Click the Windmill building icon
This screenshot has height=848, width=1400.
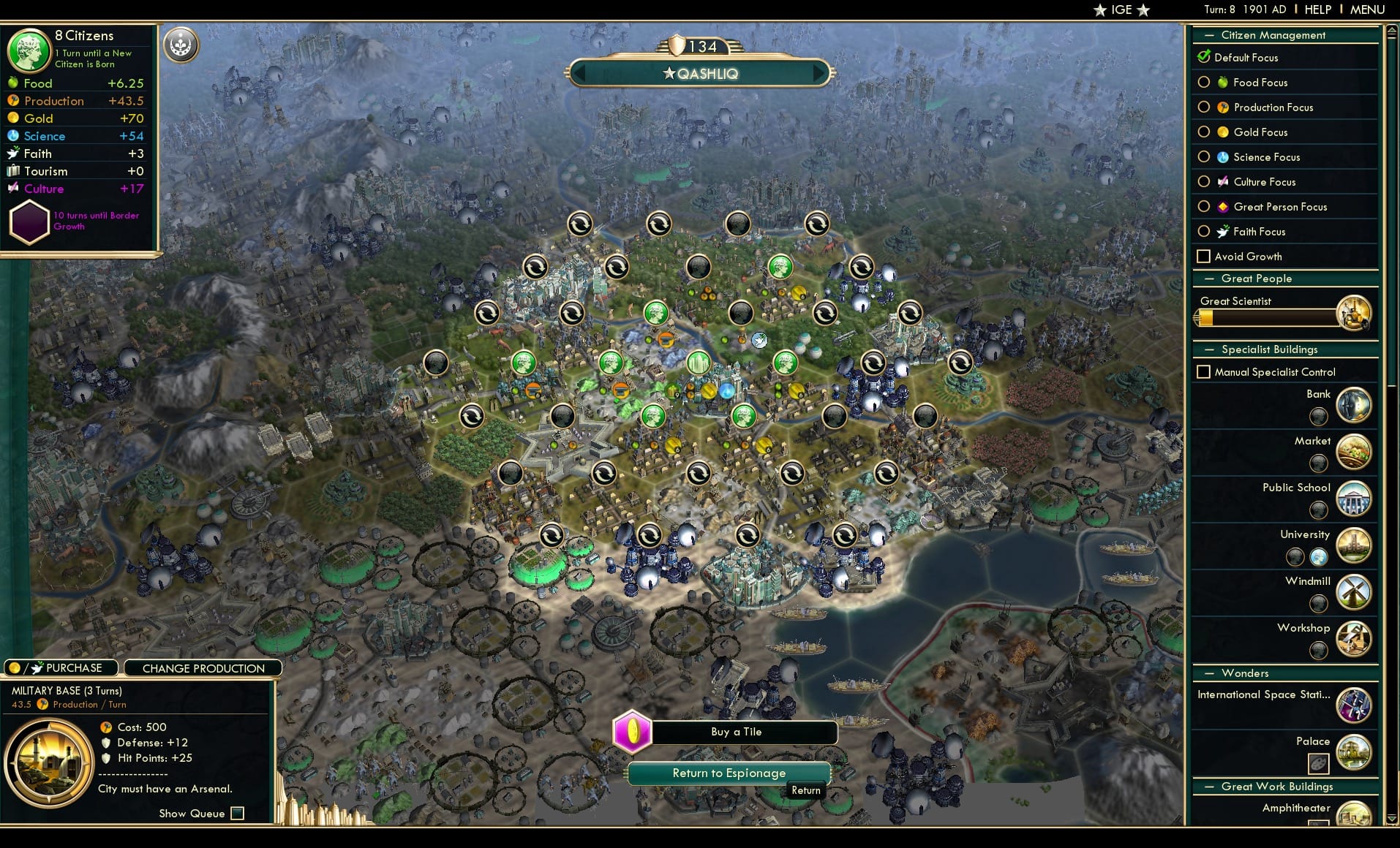click(x=1354, y=592)
